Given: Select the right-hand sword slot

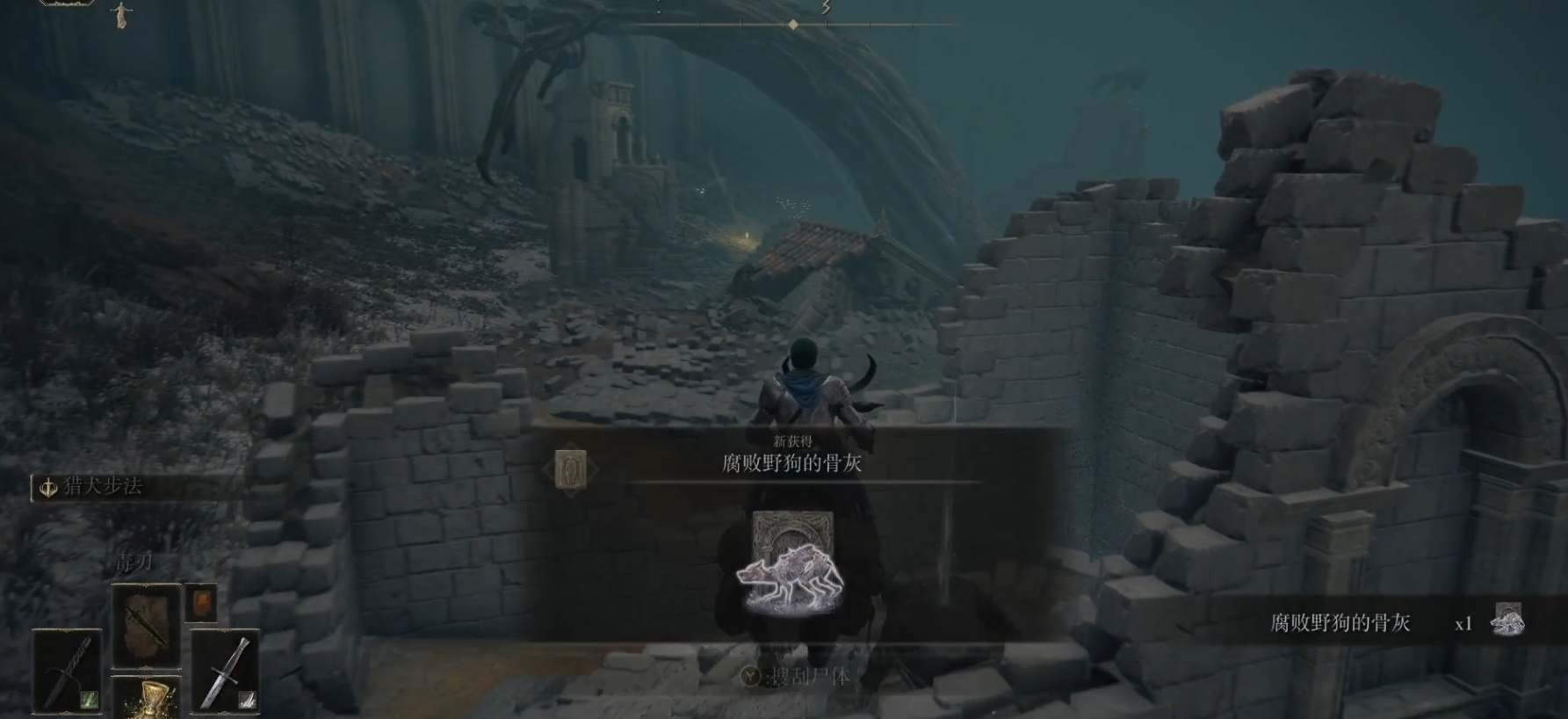Looking at the screenshot, I should pyautogui.click(x=225, y=671).
